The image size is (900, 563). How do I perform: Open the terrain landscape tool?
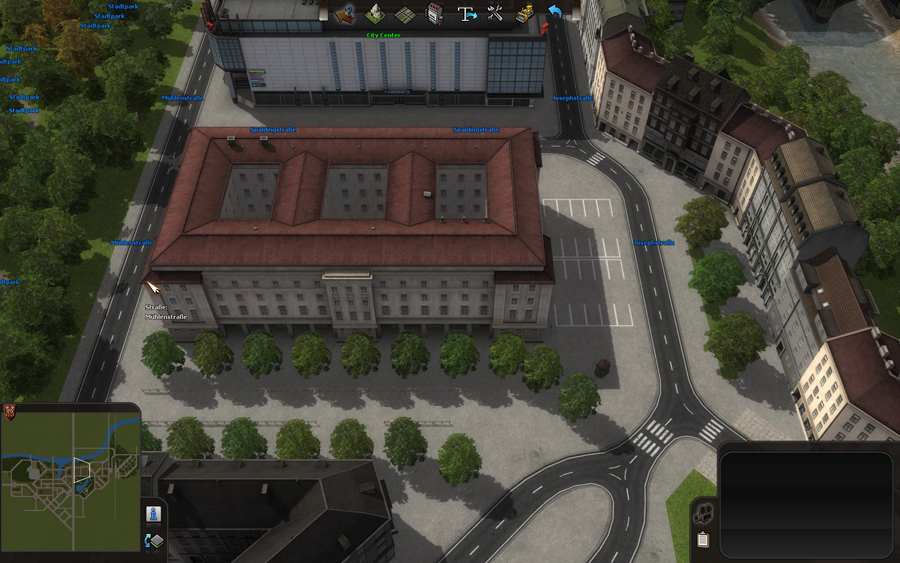pyautogui.click(x=376, y=14)
